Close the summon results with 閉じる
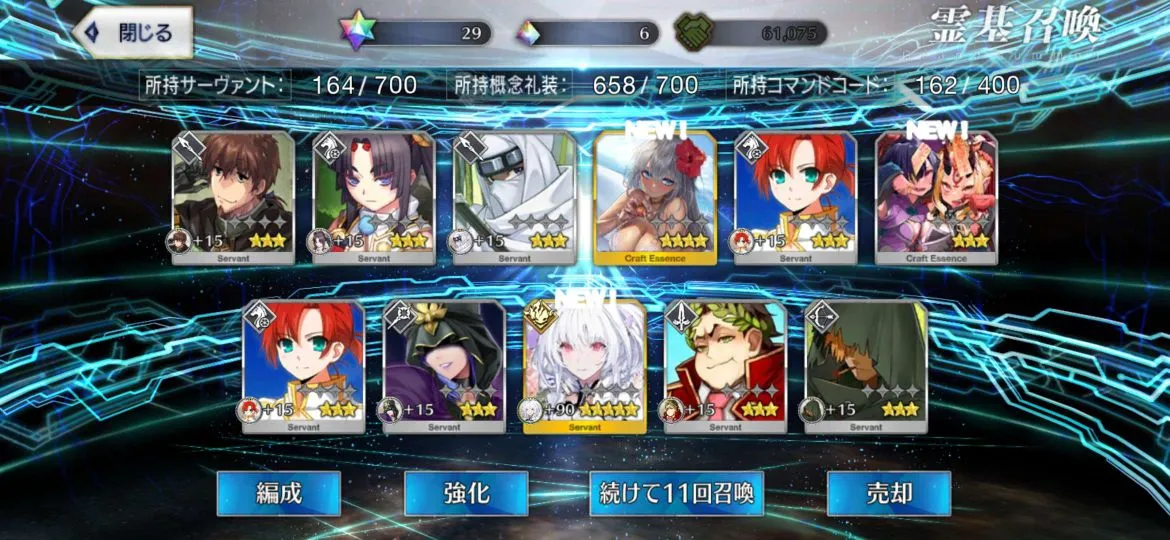The image size is (1170, 540). pyautogui.click(x=133, y=33)
